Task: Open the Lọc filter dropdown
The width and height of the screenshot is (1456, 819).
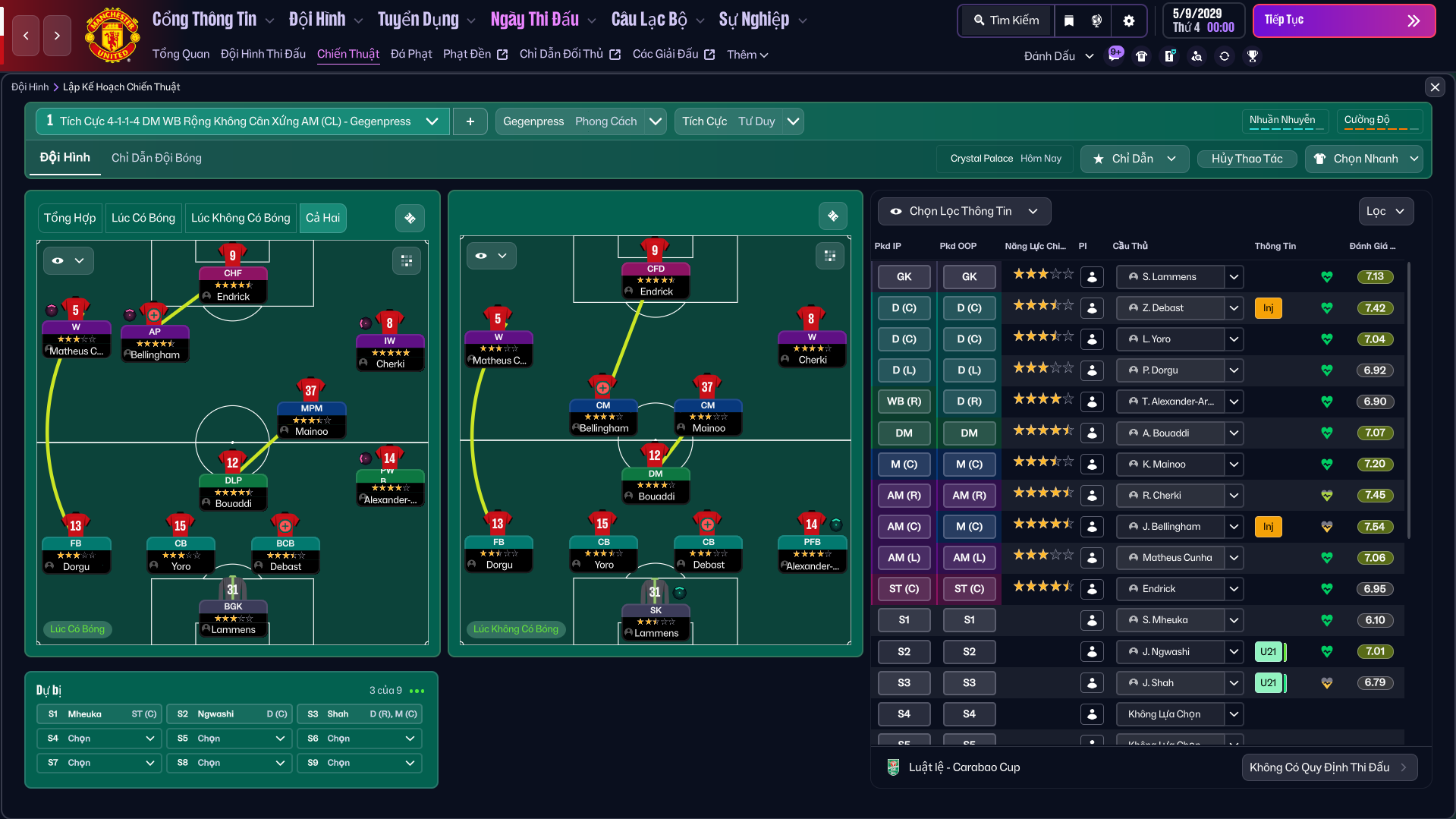Action: 1385,211
